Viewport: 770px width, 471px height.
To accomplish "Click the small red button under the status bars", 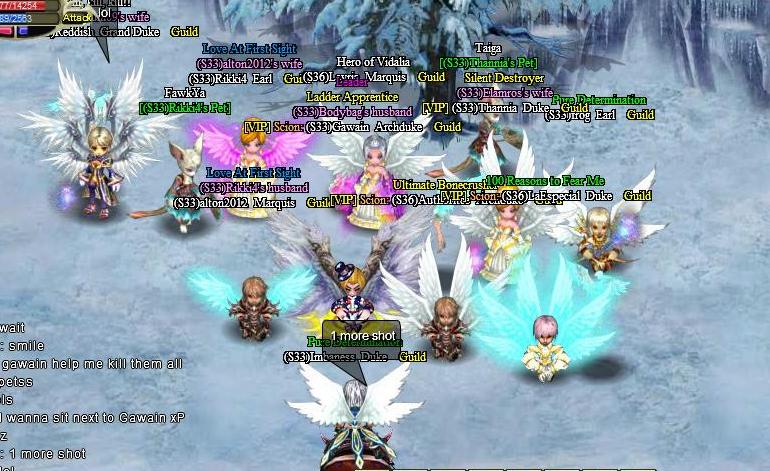I will (x=6, y=31).
